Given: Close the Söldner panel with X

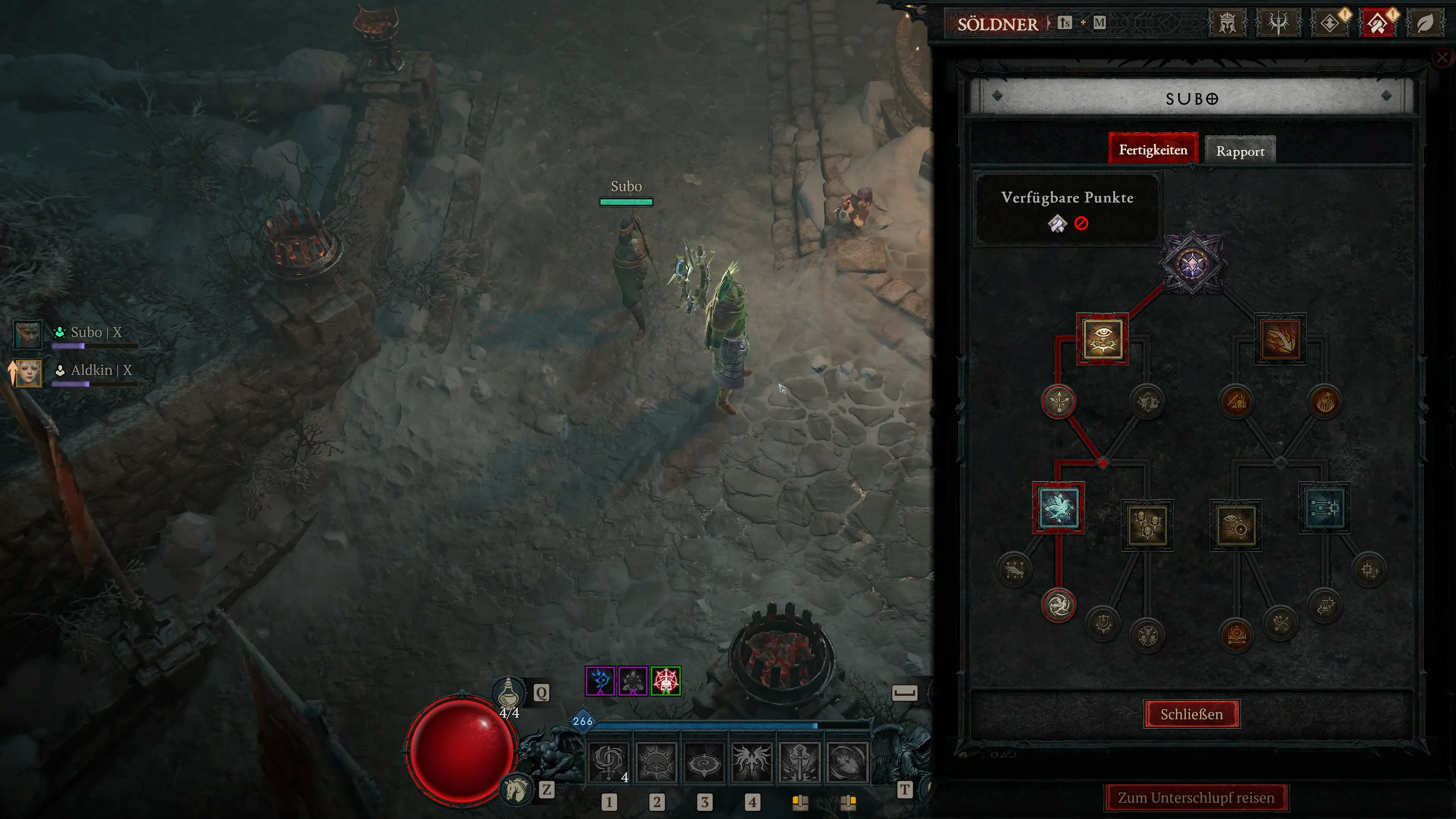Looking at the screenshot, I should tap(1442, 57).
